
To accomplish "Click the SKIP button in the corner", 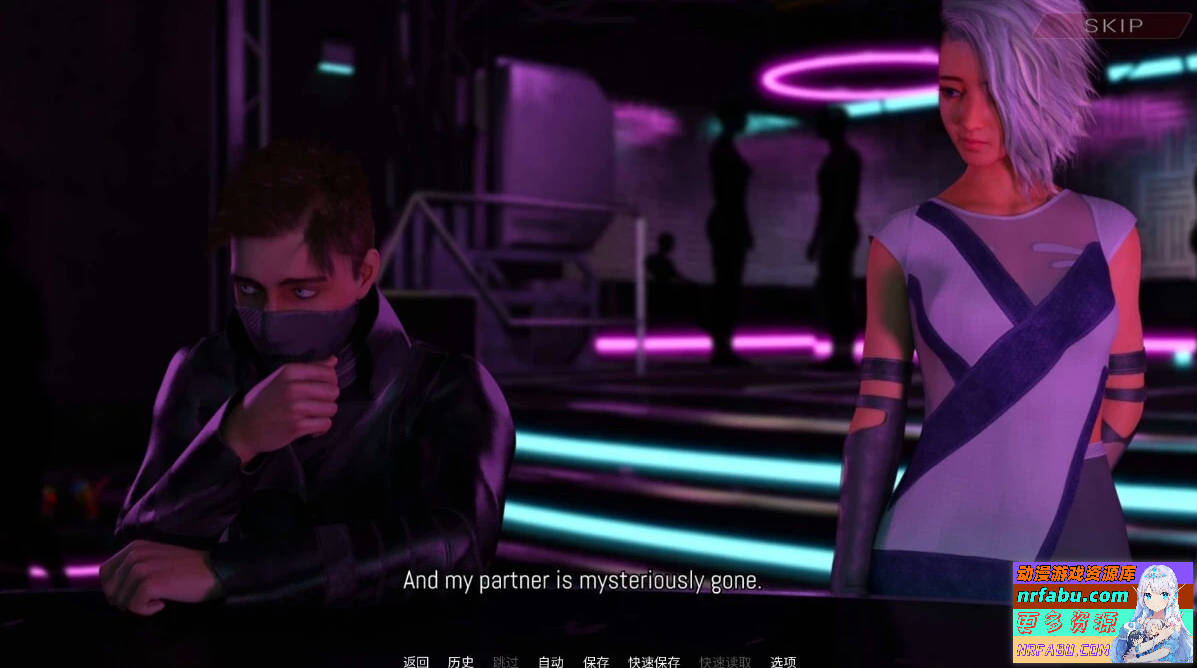I will (1113, 26).
